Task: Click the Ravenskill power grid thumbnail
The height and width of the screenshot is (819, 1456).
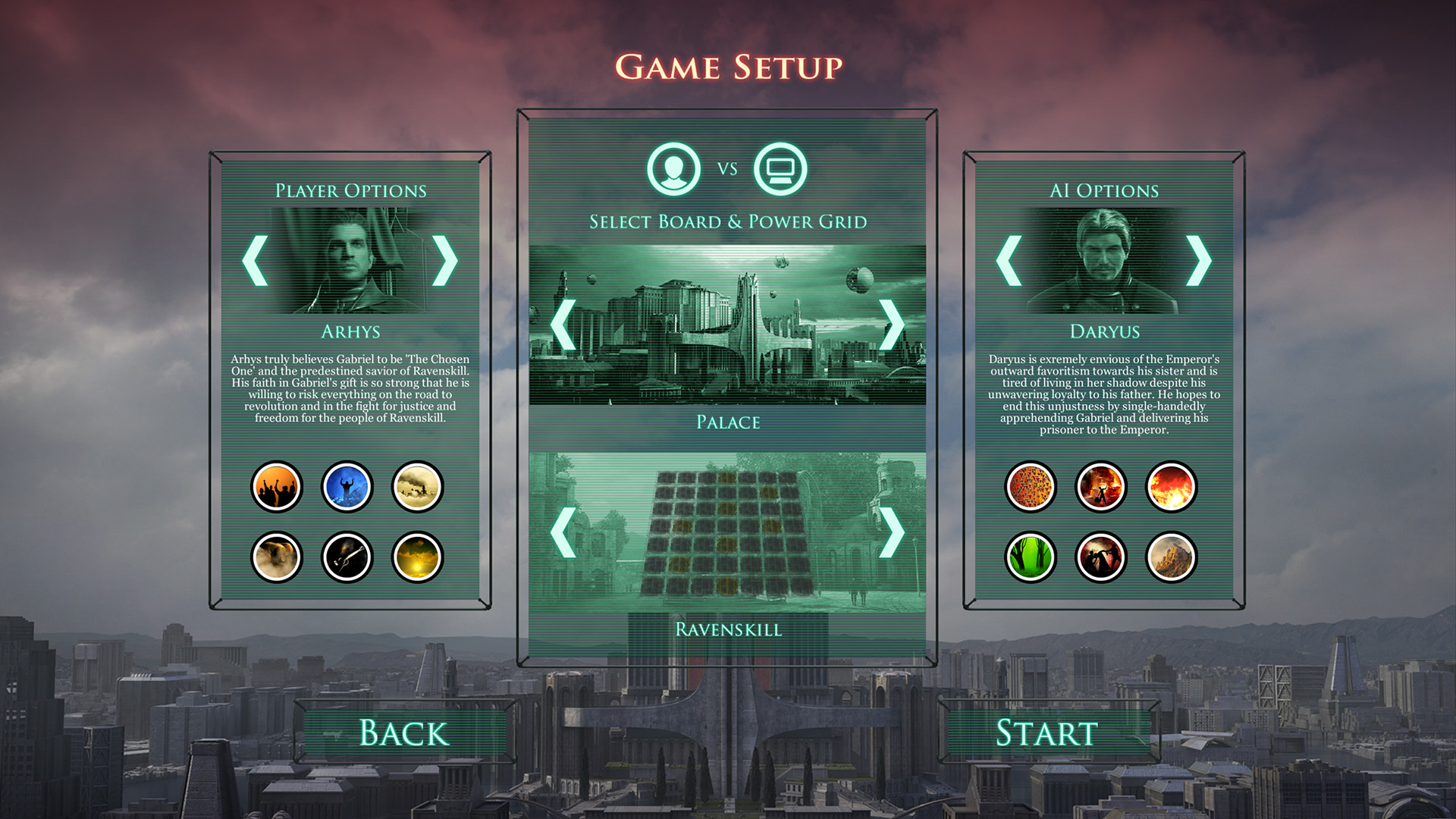Action: [x=726, y=531]
